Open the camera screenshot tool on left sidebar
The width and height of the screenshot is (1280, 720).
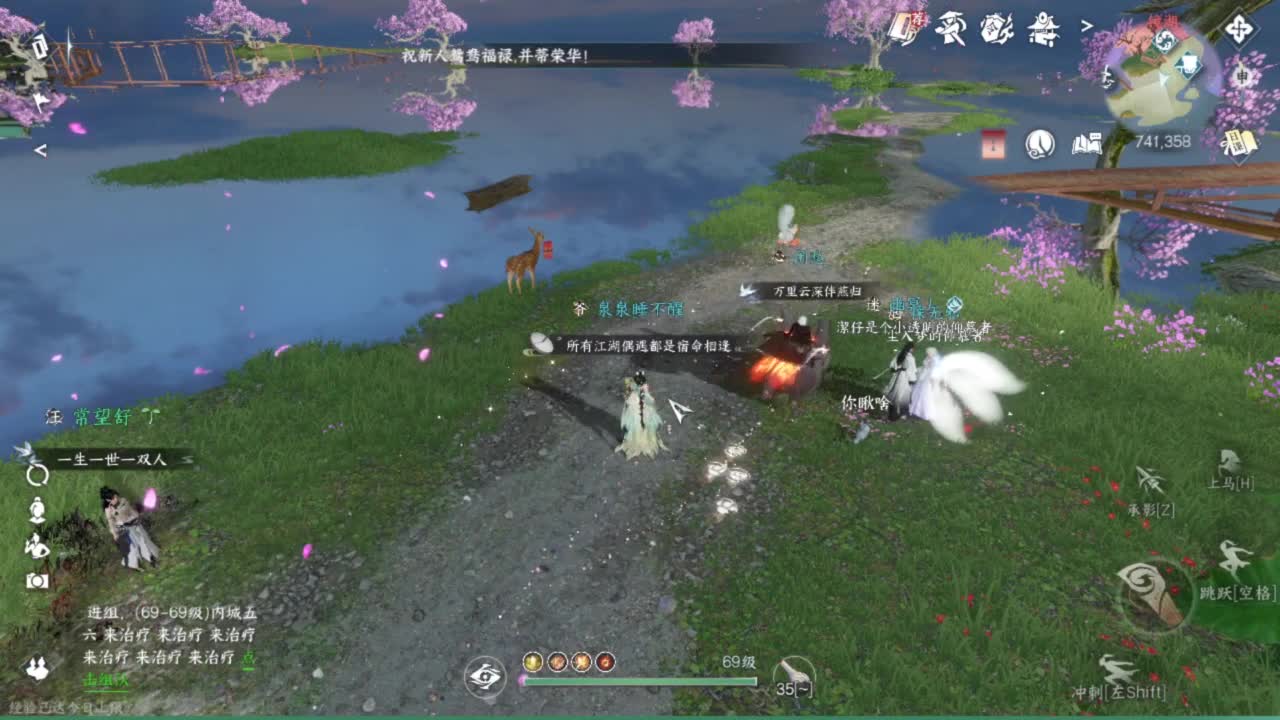click(x=37, y=580)
